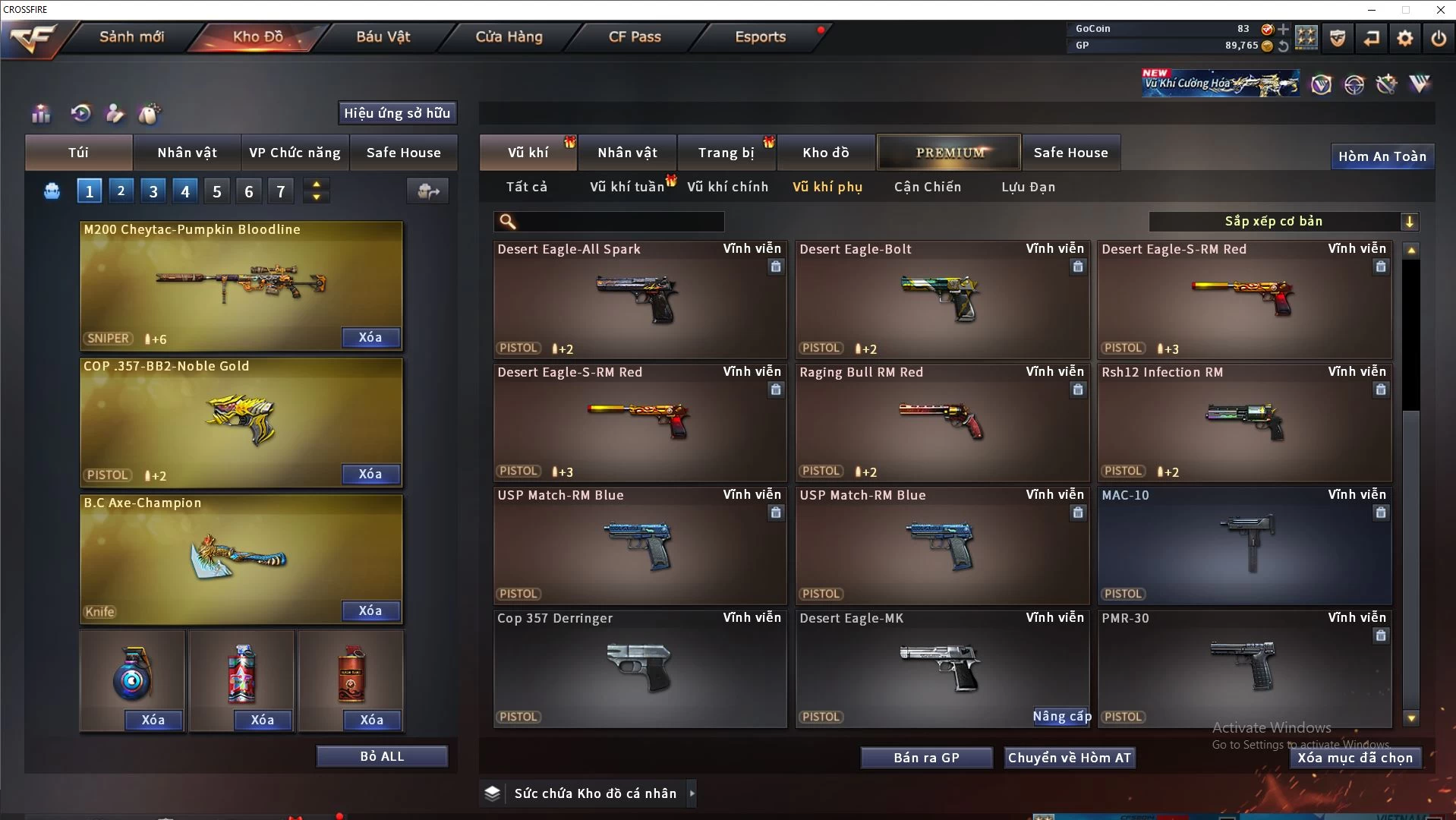The height and width of the screenshot is (820, 1456).
Task: Switch to the Nhân vật bag tab
Action: click(x=187, y=153)
